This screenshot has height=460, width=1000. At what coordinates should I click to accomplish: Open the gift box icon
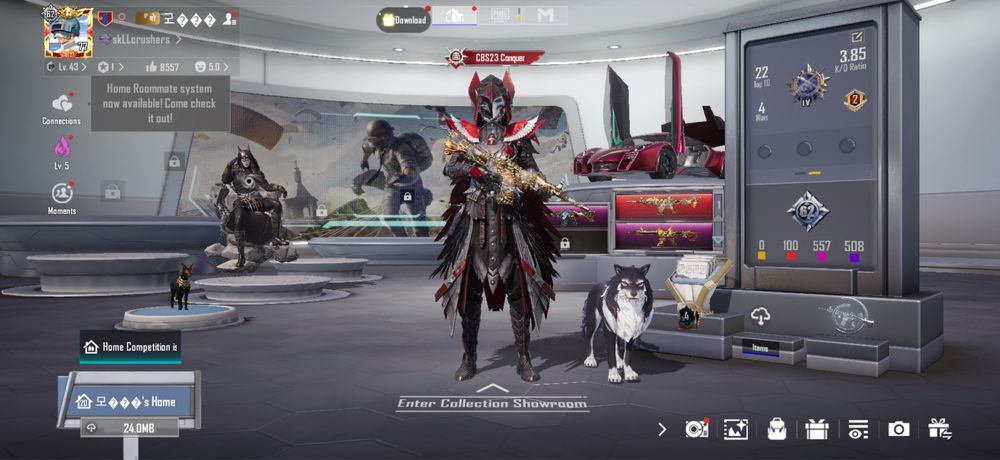click(816, 429)
